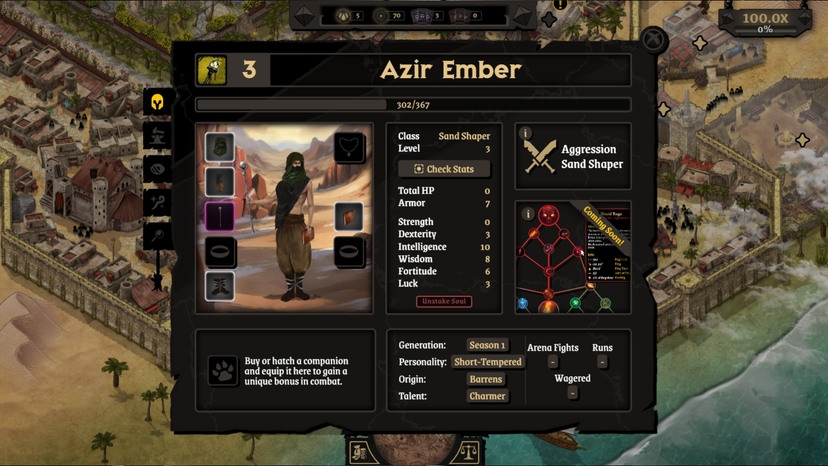Switch to the eye tab

pos(156,169)
